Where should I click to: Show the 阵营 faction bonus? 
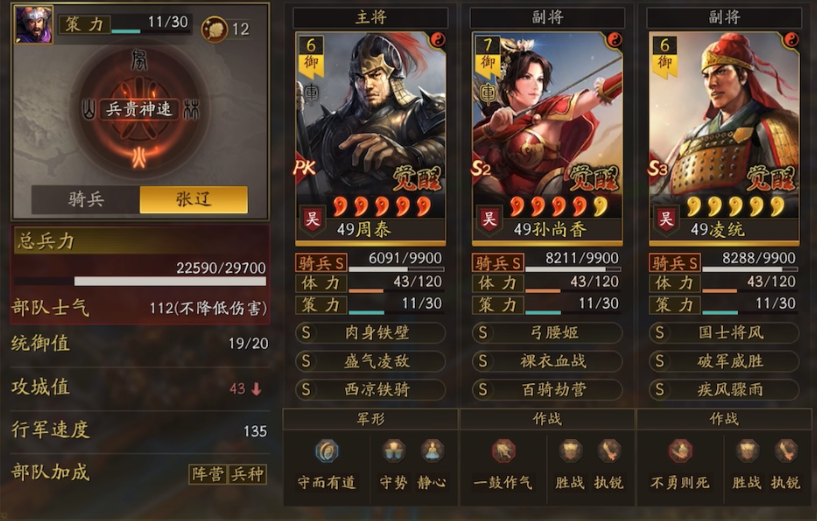pos(208,474)
